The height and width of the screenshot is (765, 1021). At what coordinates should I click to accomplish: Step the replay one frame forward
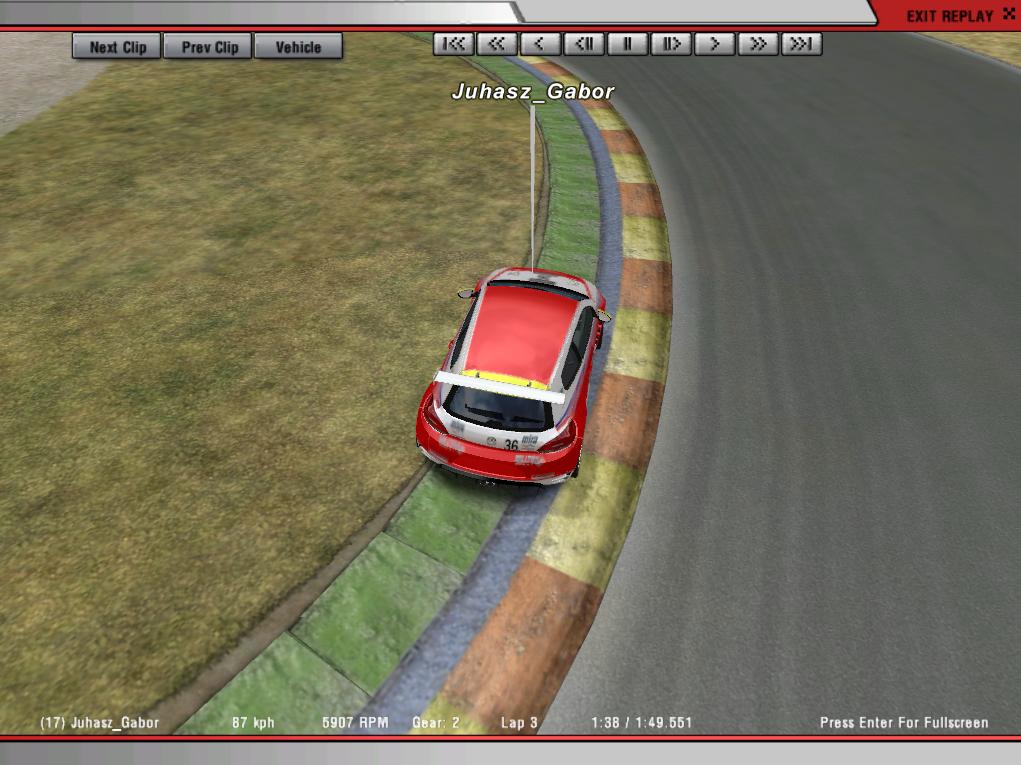point(671,44)
